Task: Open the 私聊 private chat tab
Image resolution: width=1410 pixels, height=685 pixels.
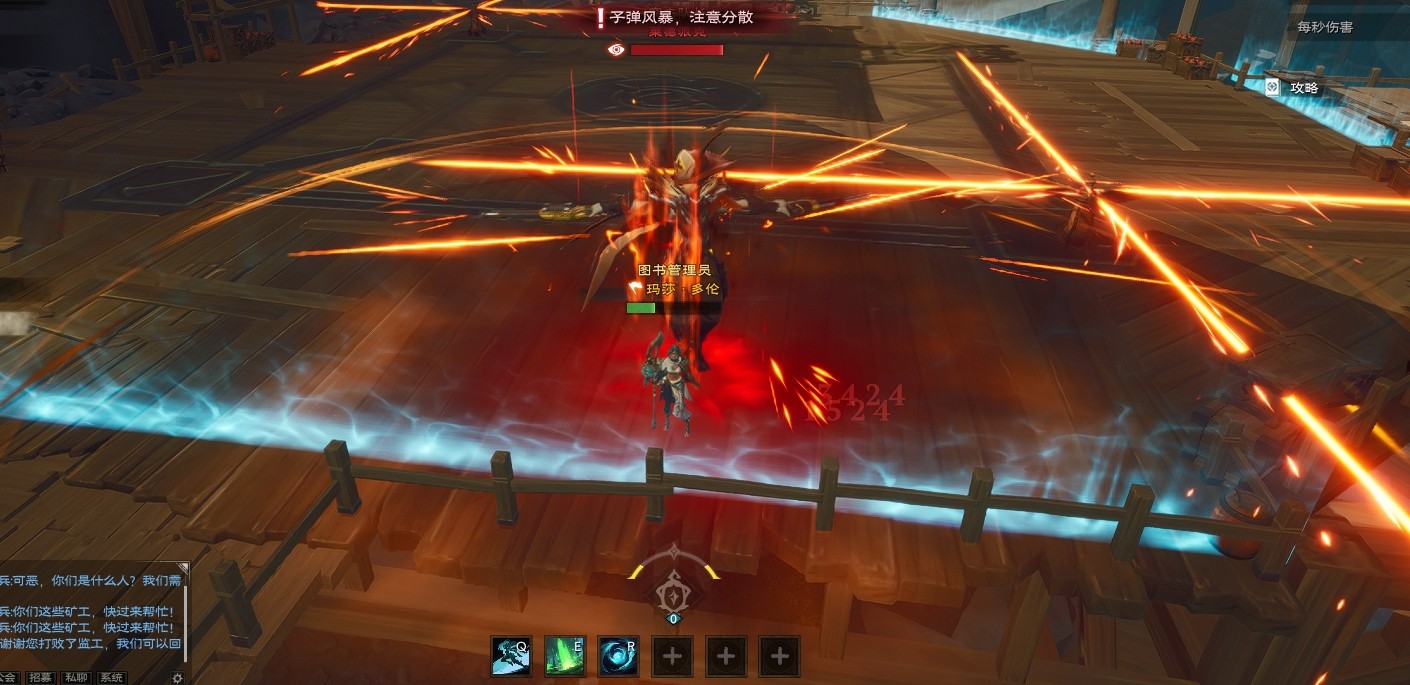Action: tap(76, 677)
